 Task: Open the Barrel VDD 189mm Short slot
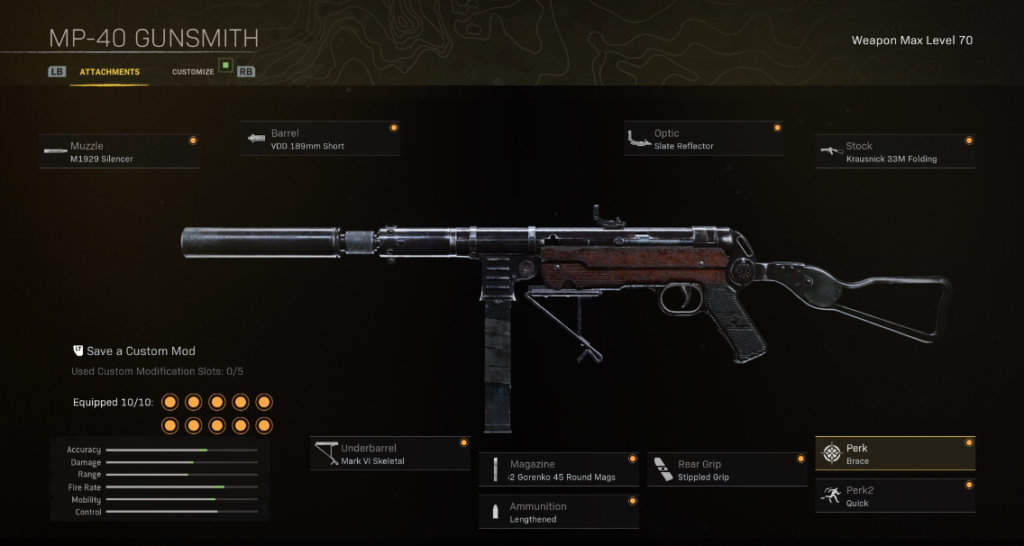(x=320, y=139)
